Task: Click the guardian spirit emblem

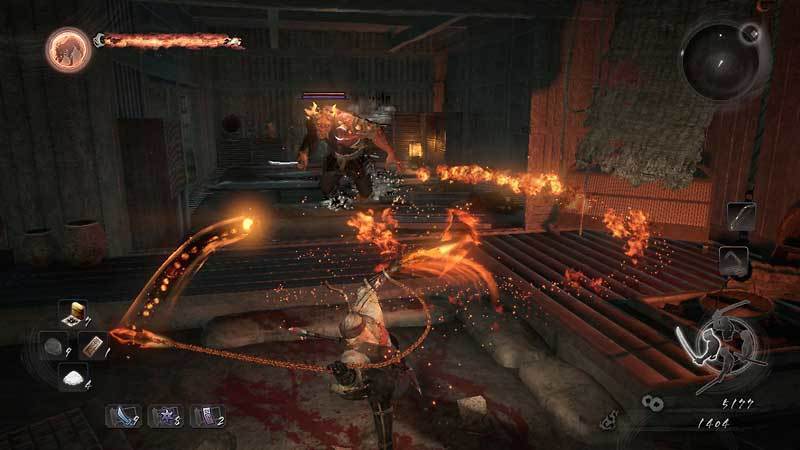Action: pos(67,47)
